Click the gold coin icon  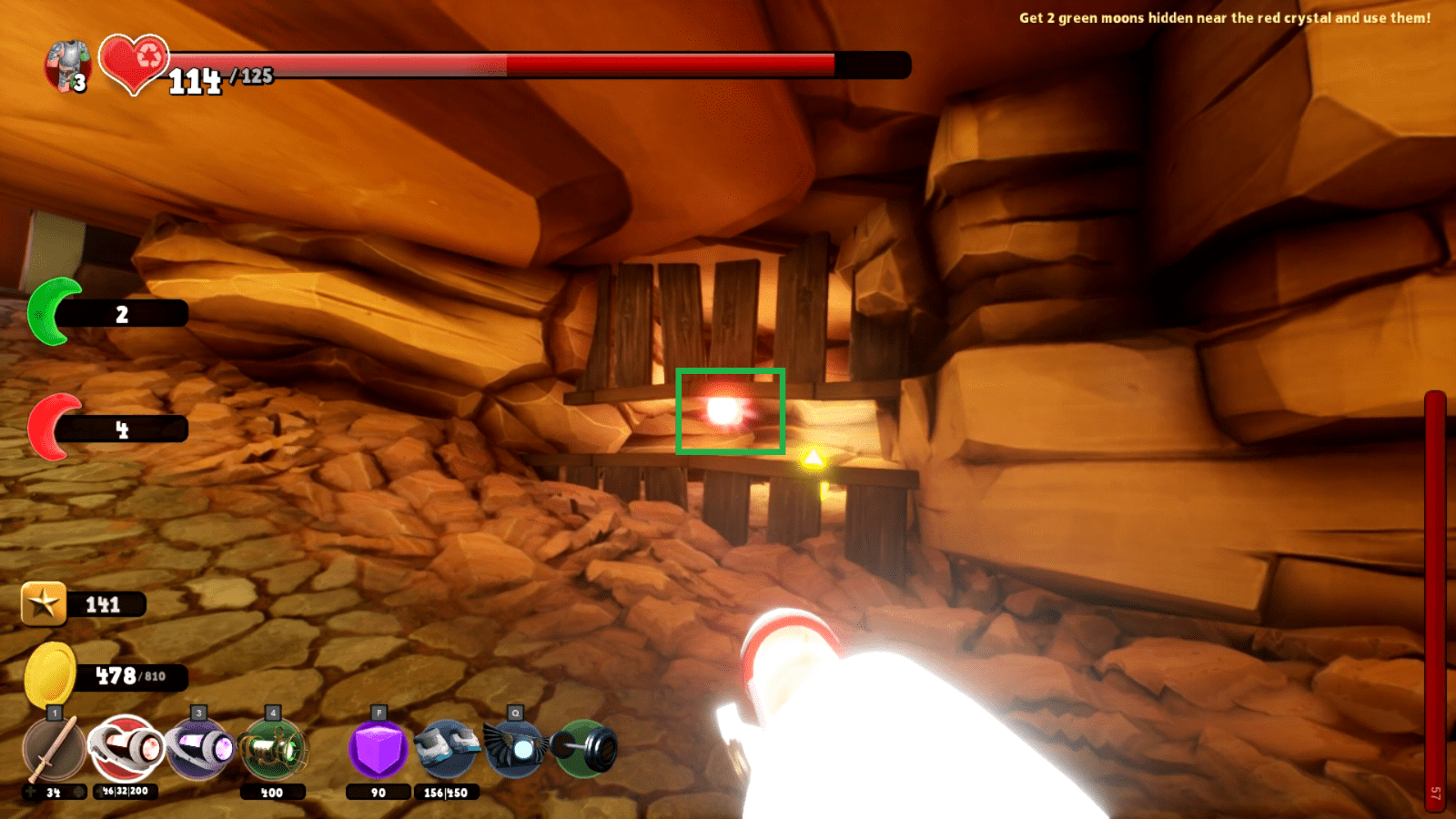(49, 674)
